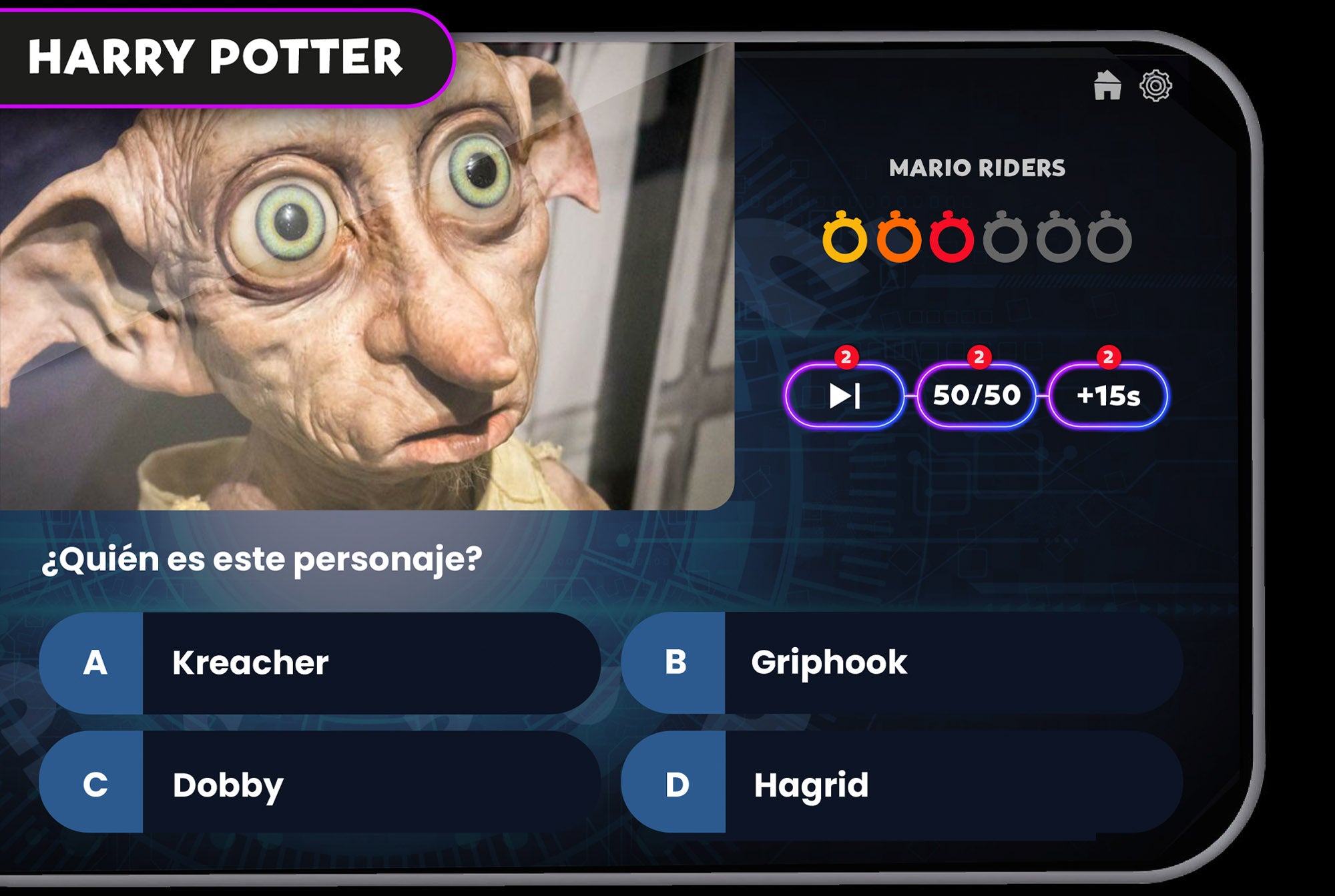Image resolution: width=1335 pixels, height=896 pixels.
Task: Activate the 50/50 lifeline
Action: click(977, 396)
